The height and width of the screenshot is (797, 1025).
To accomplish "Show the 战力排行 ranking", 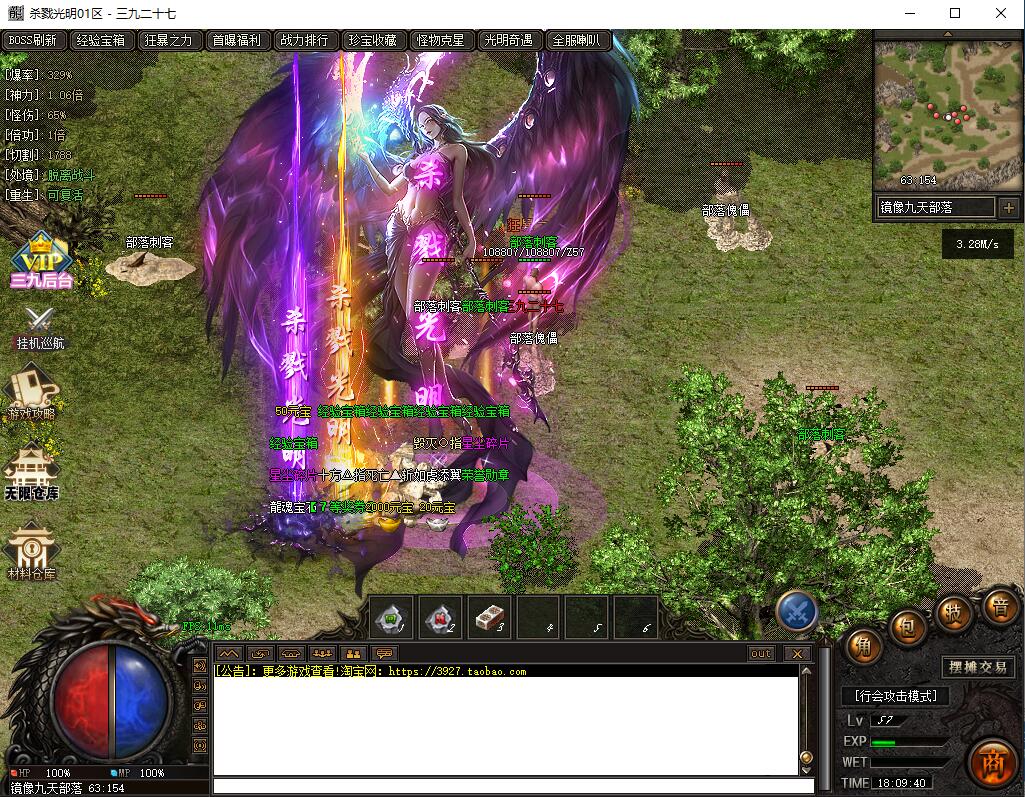I will pyautogui.click(x=304, y=41).
